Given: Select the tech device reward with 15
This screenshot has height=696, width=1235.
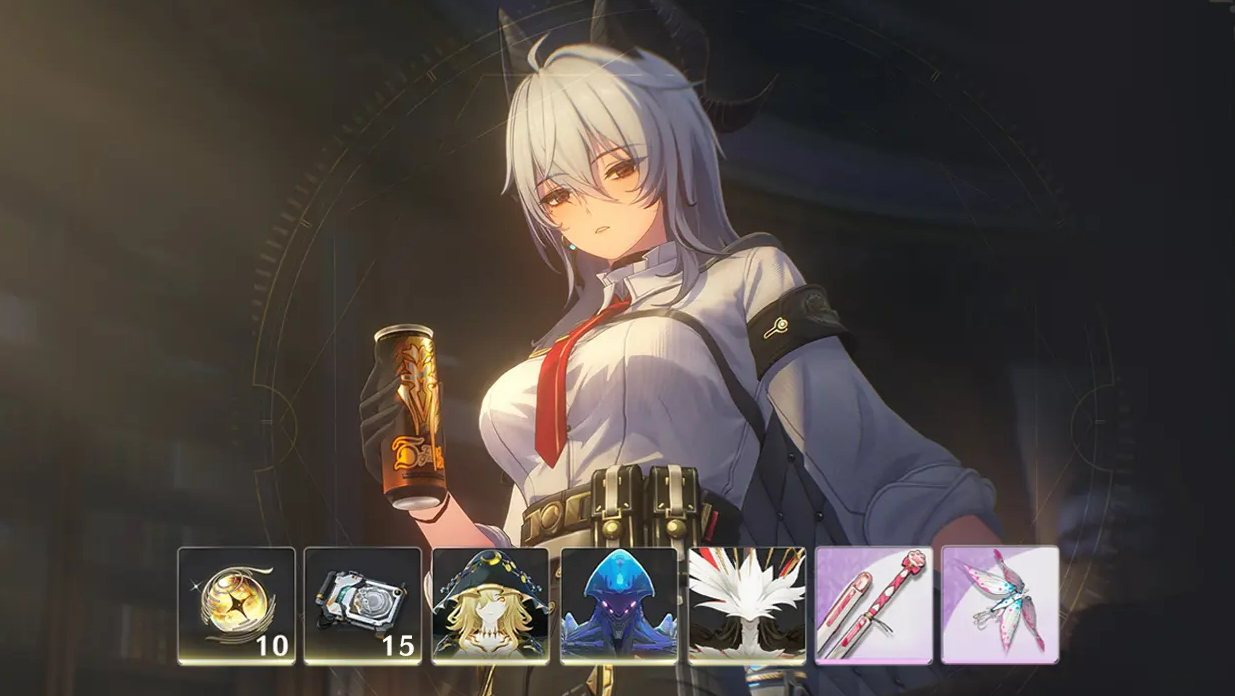Looking at the screenshot, I should (363, 605).
